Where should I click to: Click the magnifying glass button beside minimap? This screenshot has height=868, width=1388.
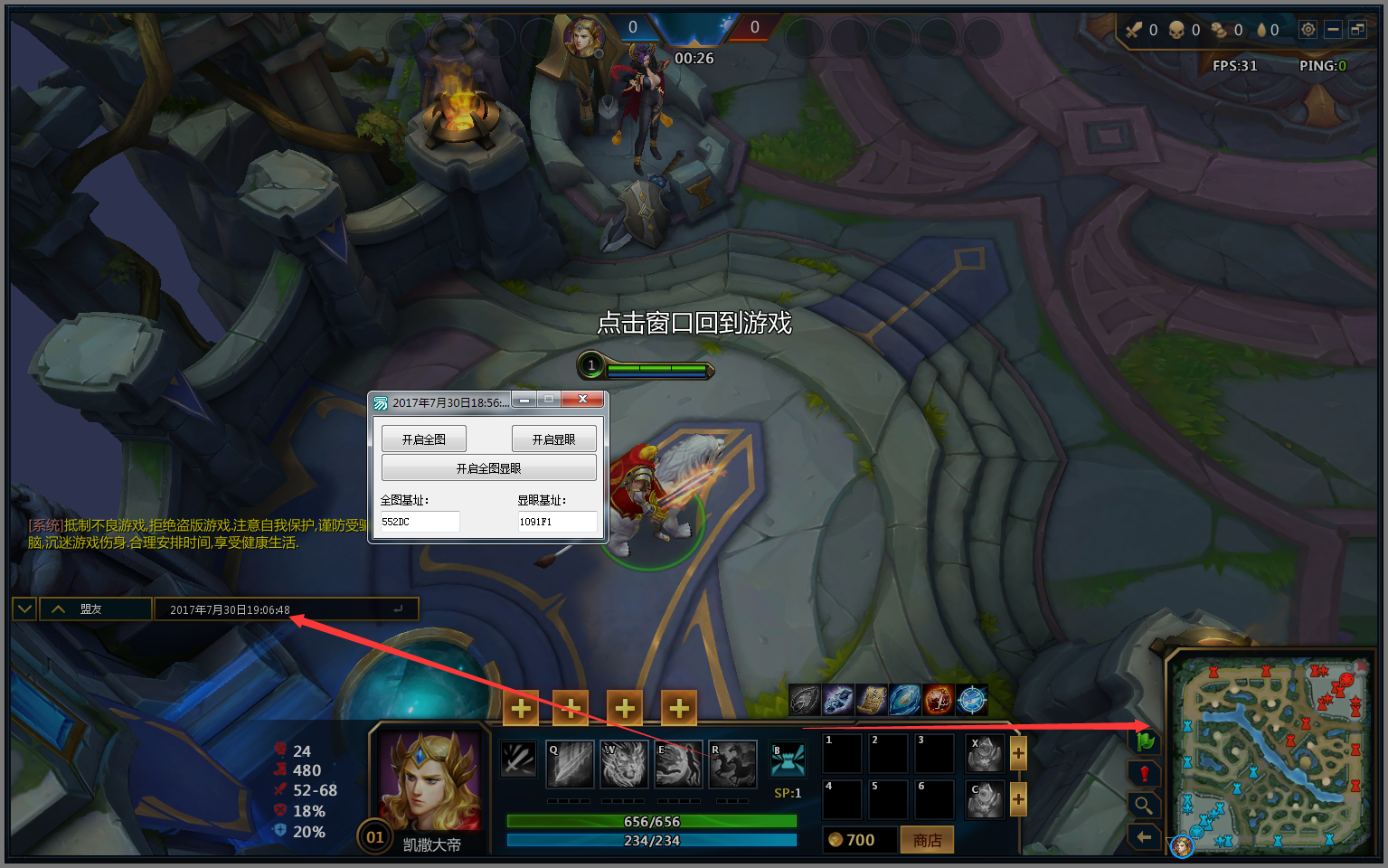1145,805
